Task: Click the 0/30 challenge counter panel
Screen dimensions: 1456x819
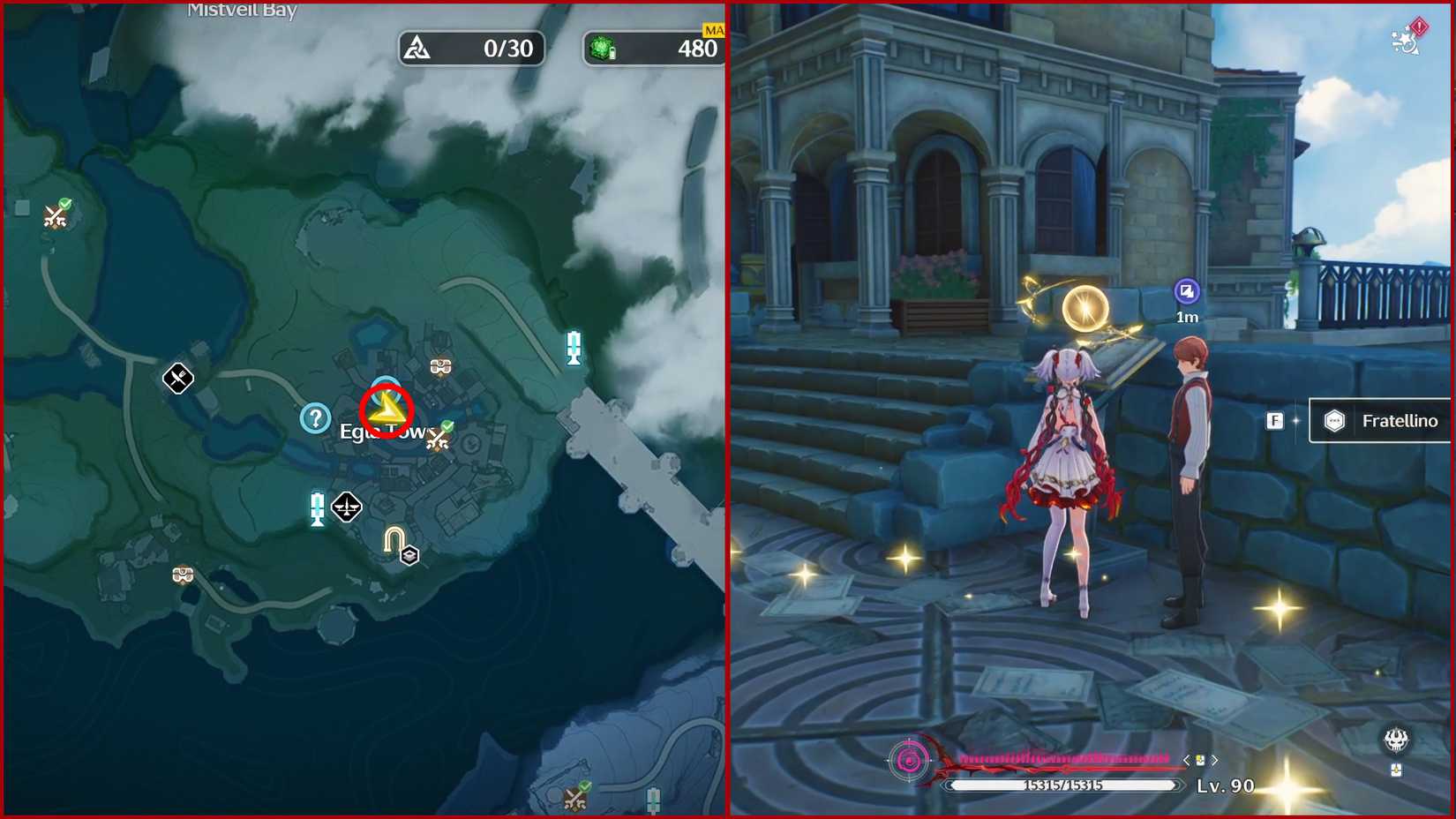Action: point(472,49)
